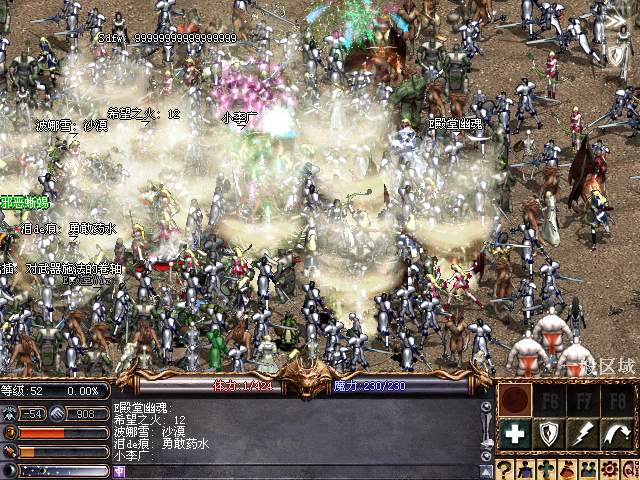Select the empty F7 hotkey slot

(583, 400)
